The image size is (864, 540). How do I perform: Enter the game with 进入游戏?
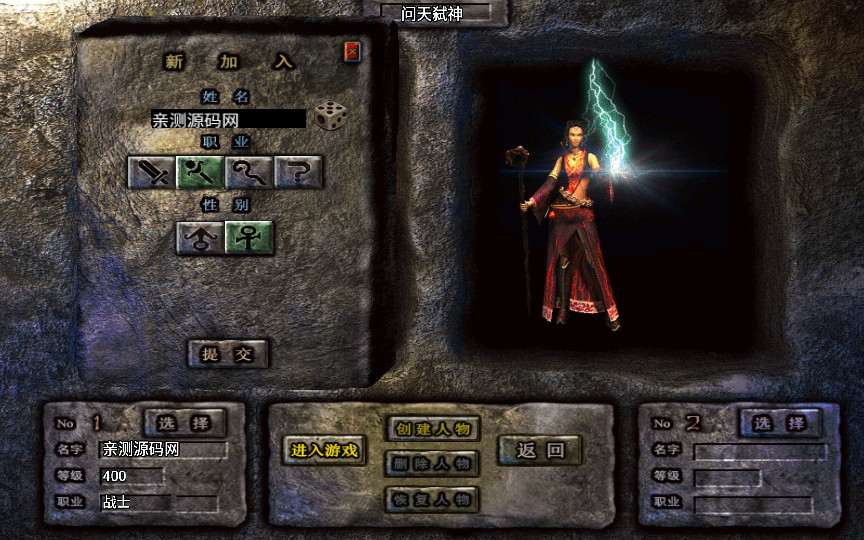[324, 450]
